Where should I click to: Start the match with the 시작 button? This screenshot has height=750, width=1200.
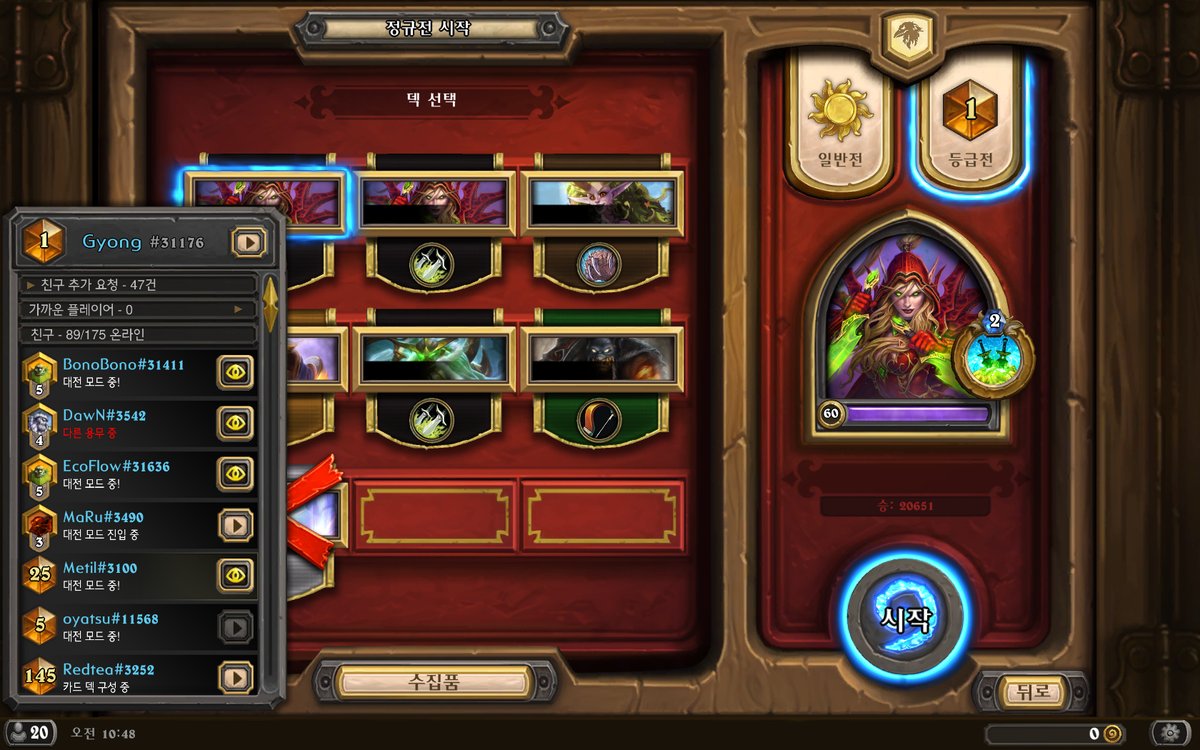pos(906,618)
